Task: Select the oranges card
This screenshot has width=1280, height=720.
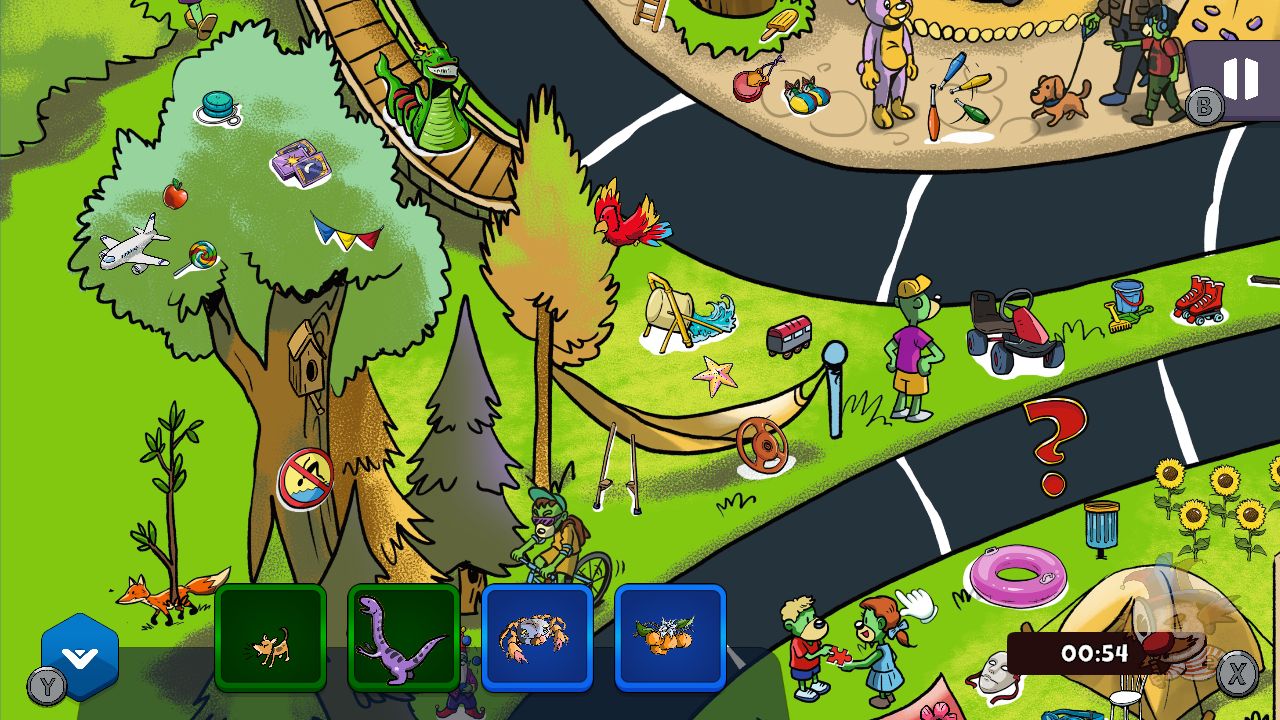Action: (668, 637)
